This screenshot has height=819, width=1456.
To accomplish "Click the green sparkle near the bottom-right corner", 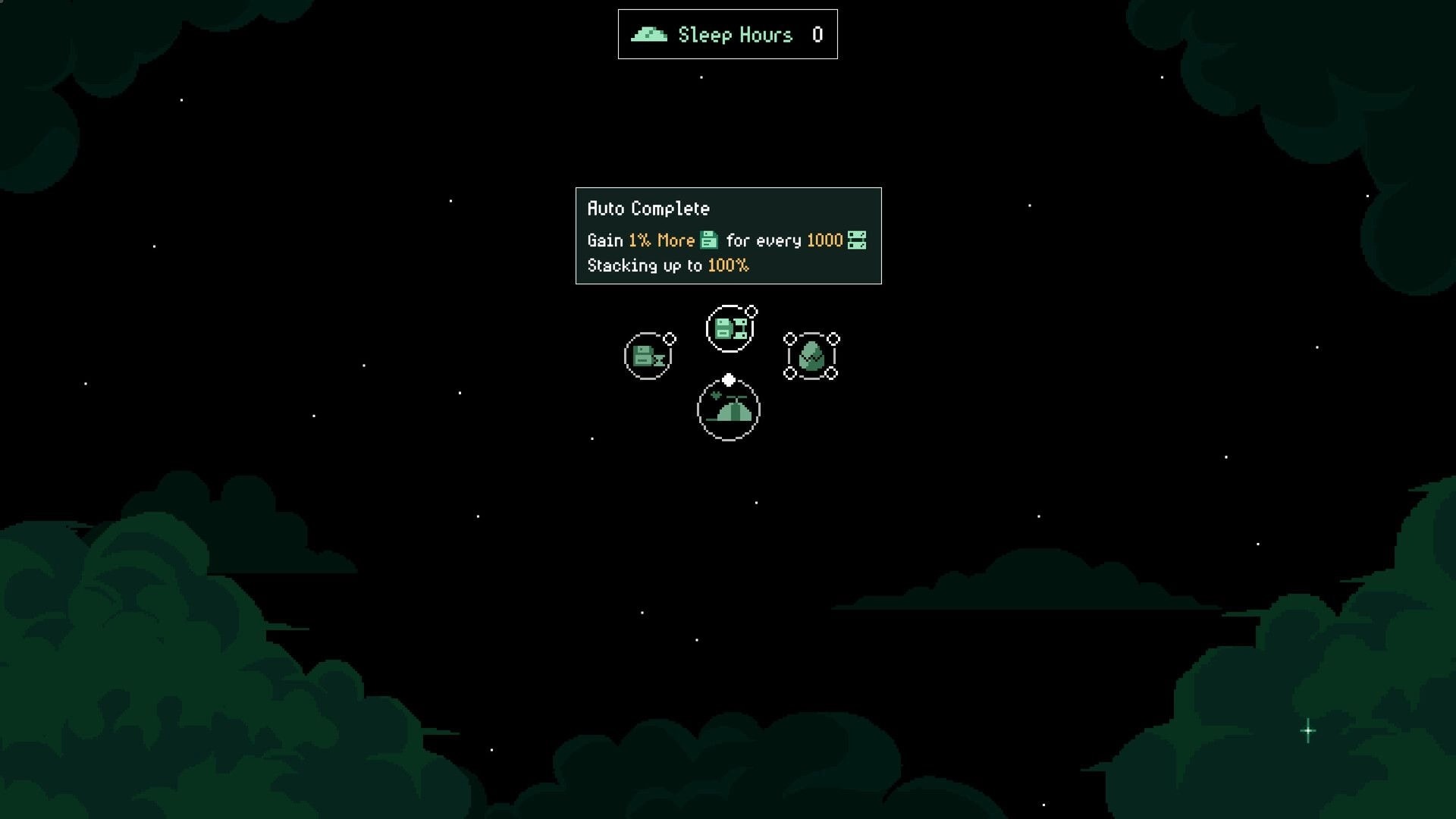I will pos(1307,730).
